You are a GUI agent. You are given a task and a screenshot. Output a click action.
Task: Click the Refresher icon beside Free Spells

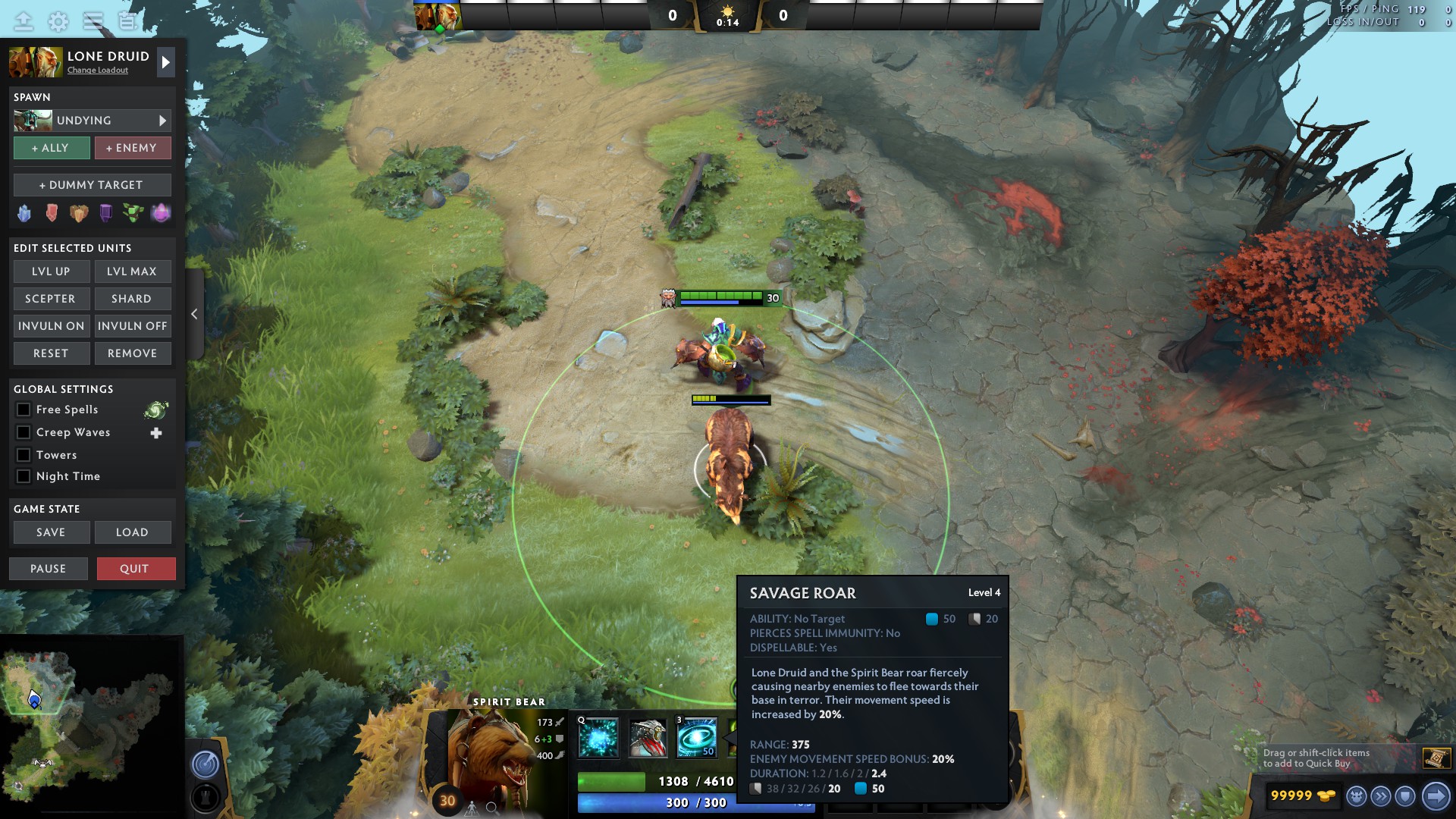[x=155, y=409]
